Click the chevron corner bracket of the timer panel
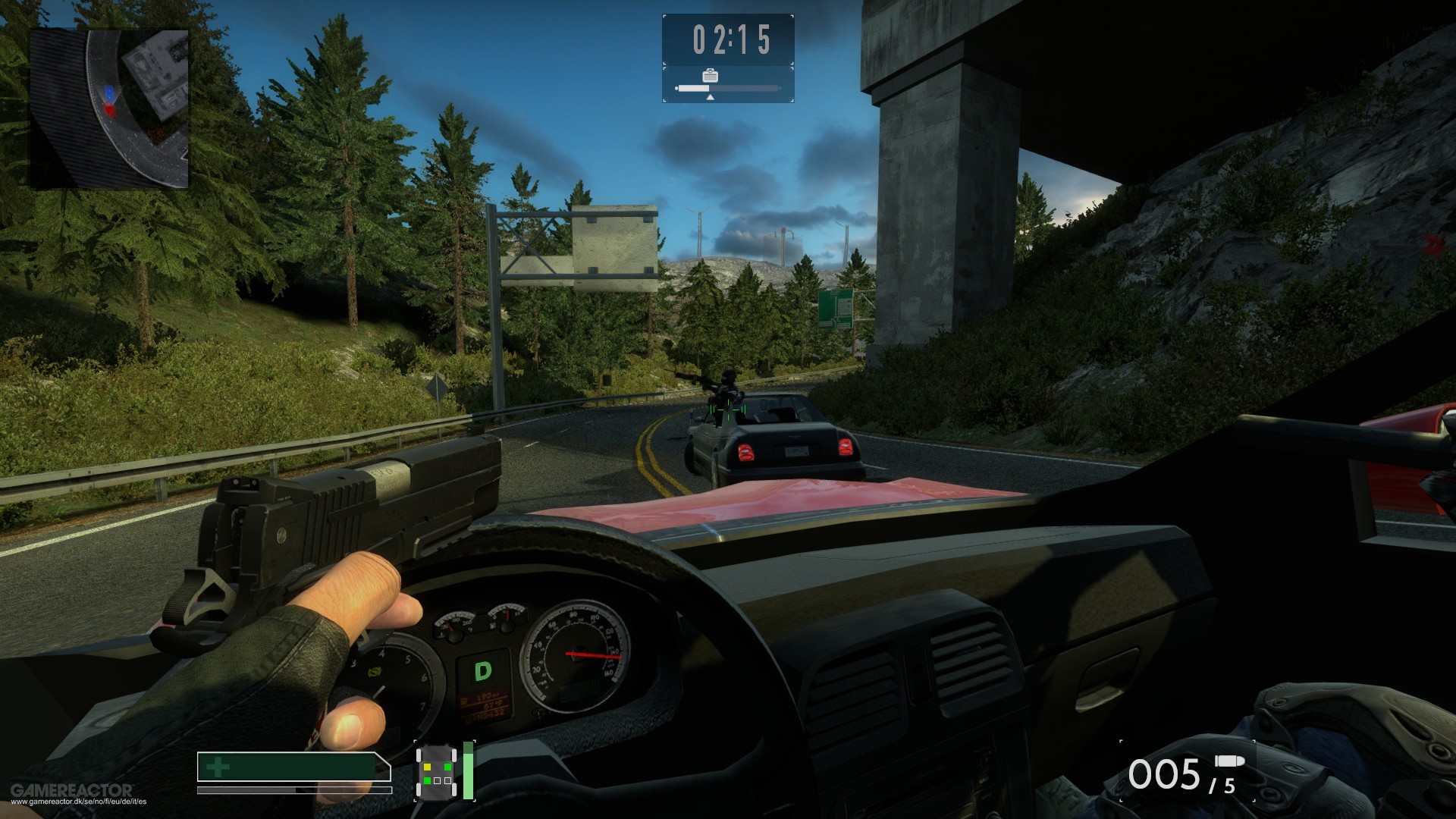Image resolution: width=1456 pixels, height=819 pixels. (665, 17)
